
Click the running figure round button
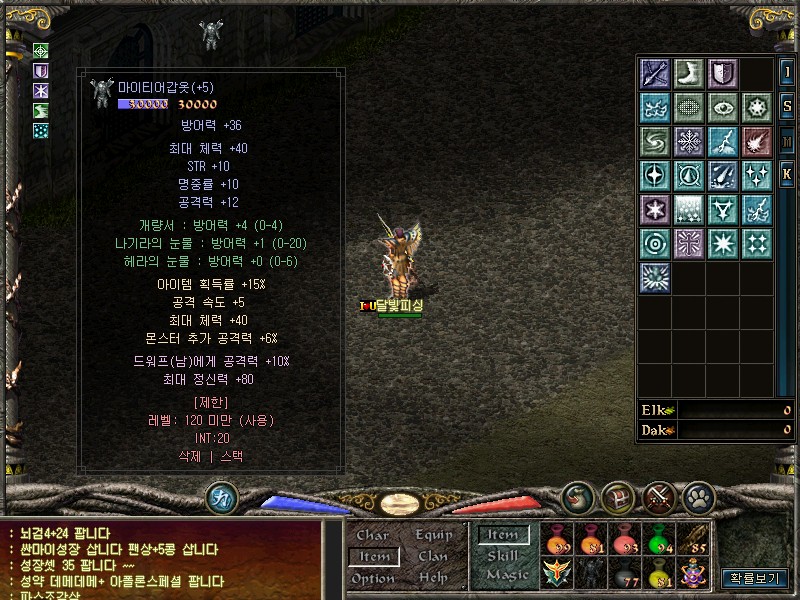[x=220, y=497]
